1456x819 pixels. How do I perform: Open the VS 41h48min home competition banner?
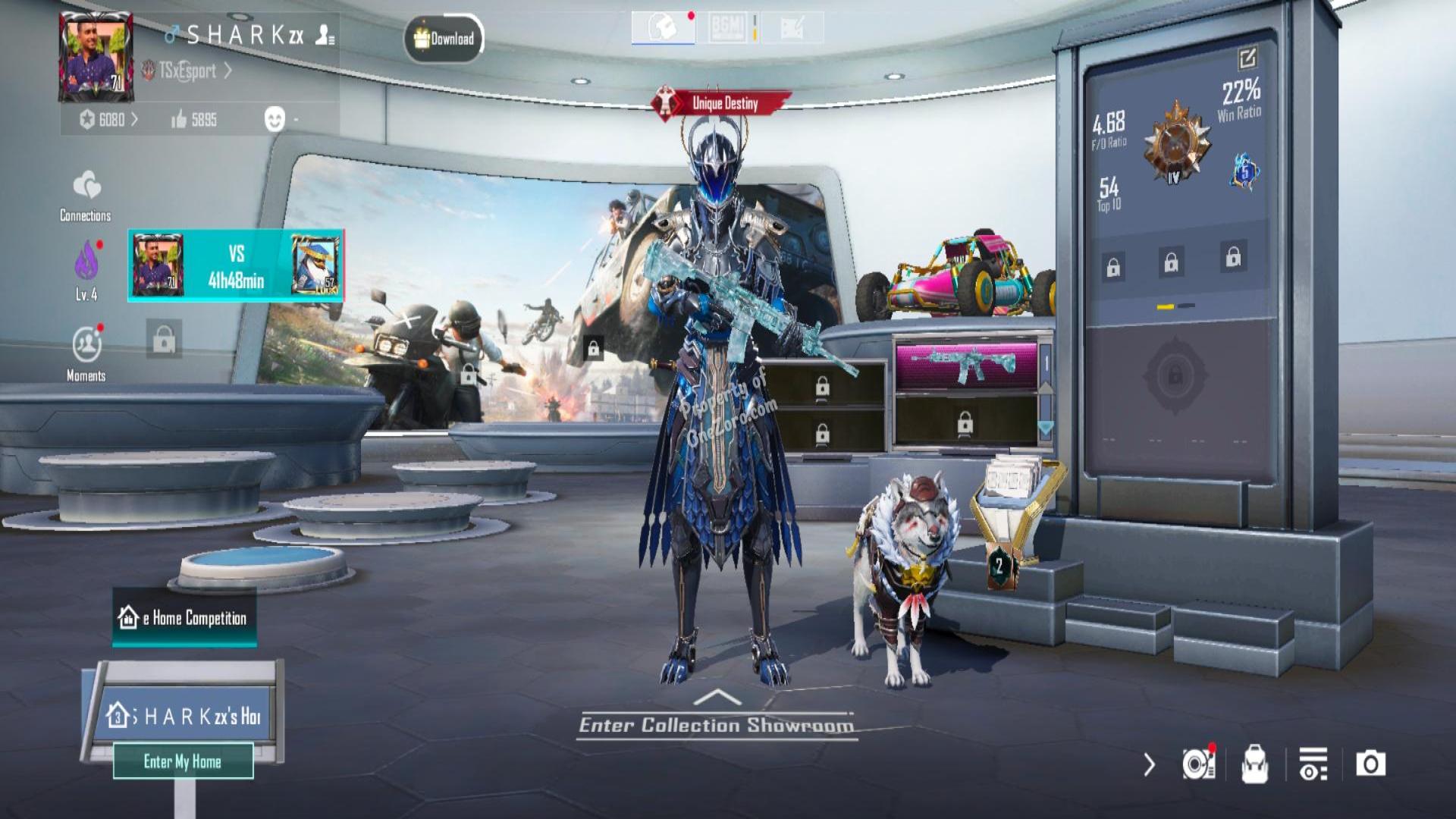coord(236,265)
